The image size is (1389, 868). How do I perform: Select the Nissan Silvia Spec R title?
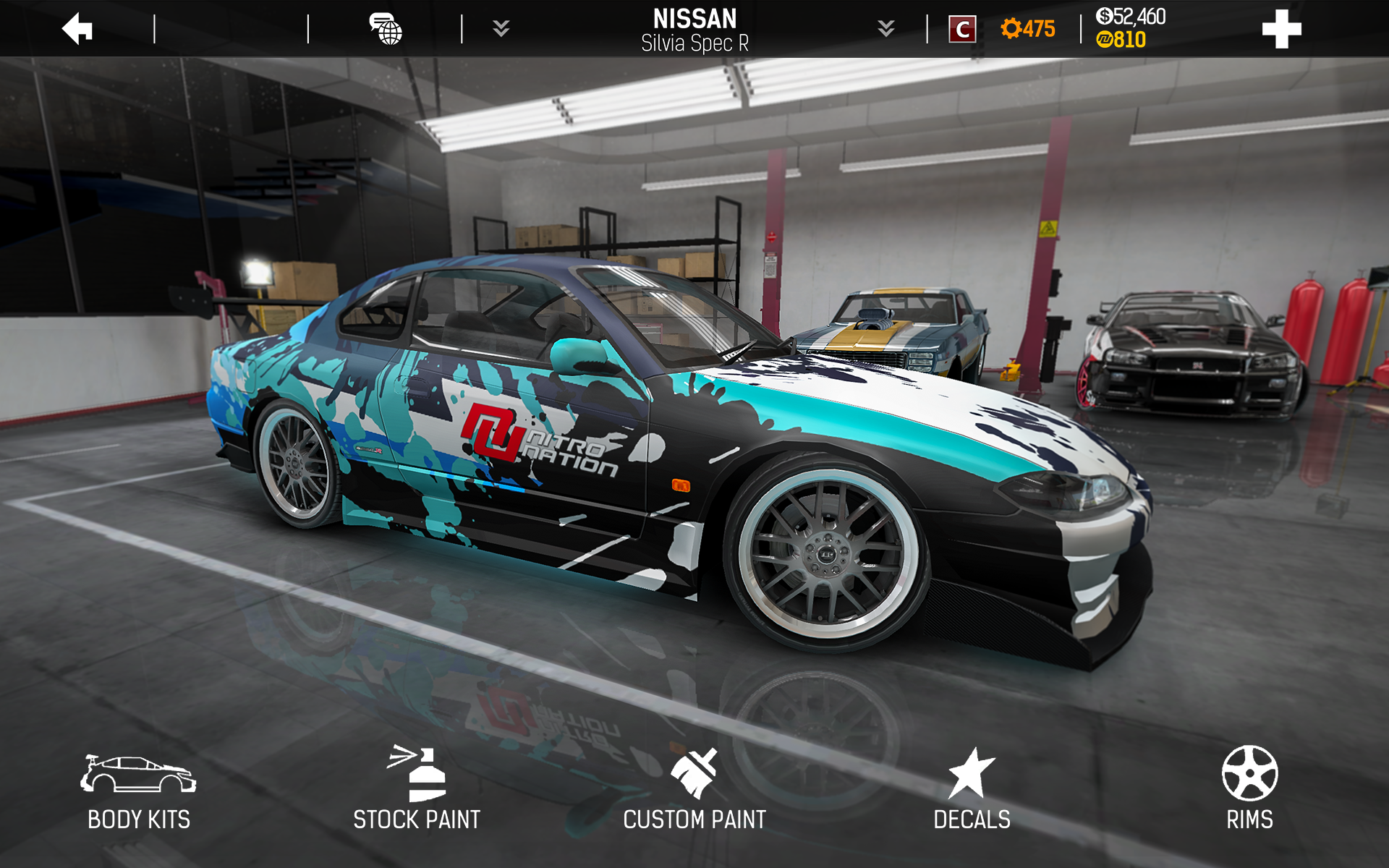(694, 27)
